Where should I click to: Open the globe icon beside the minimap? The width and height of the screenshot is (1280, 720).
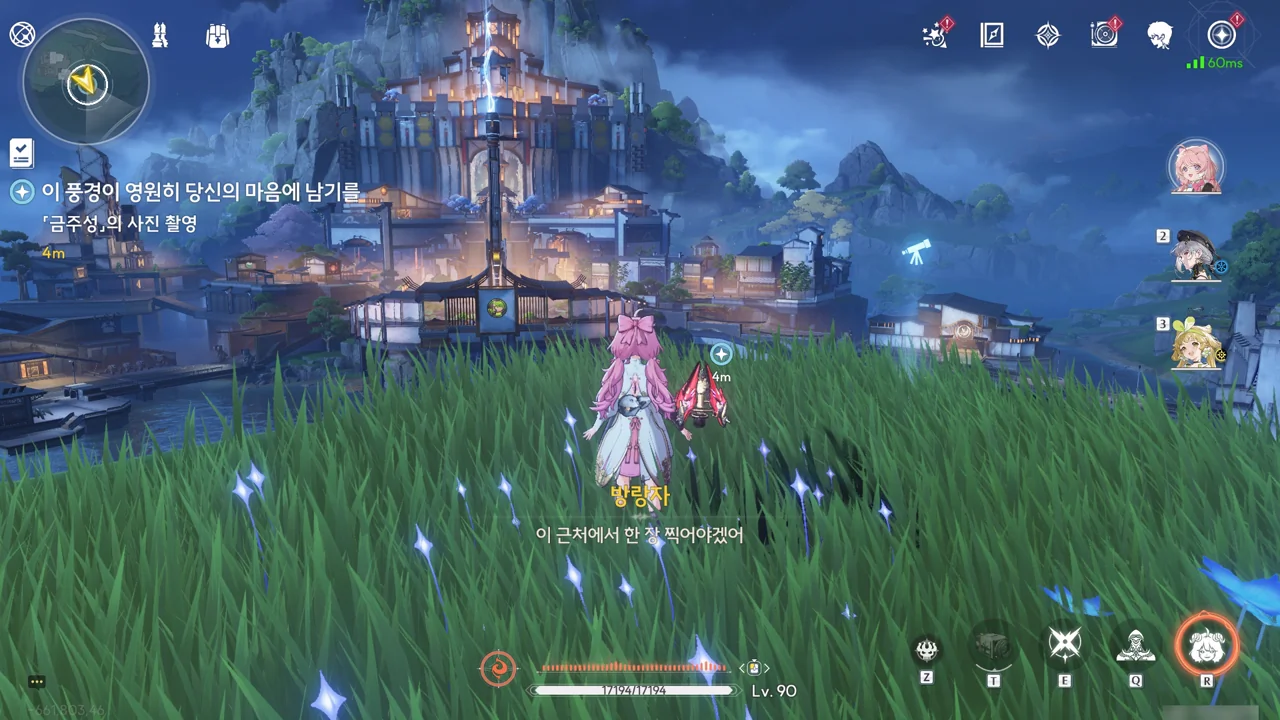22,35
